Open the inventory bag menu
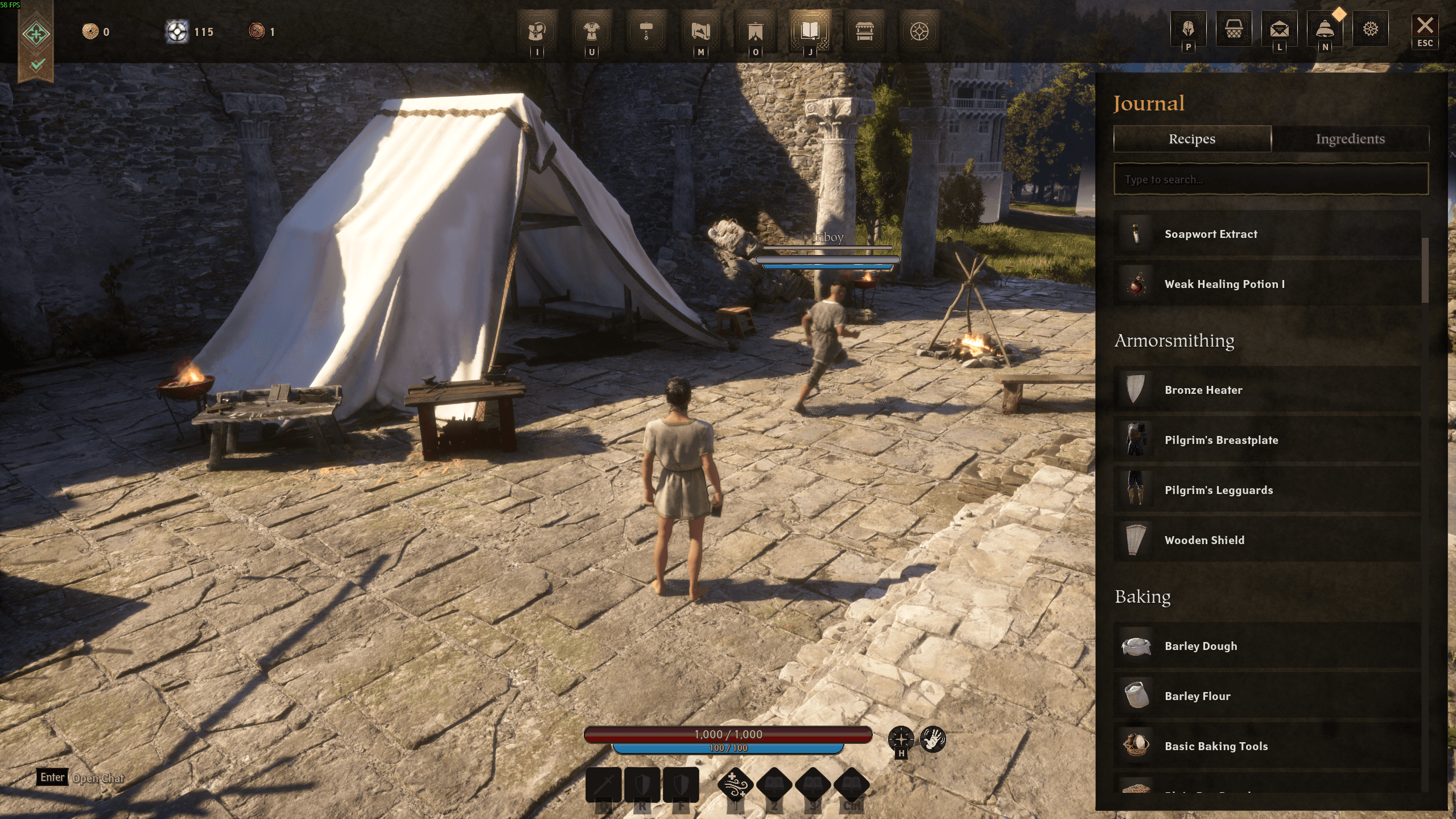Screen dimensions: 1456x819 (537, 31)
